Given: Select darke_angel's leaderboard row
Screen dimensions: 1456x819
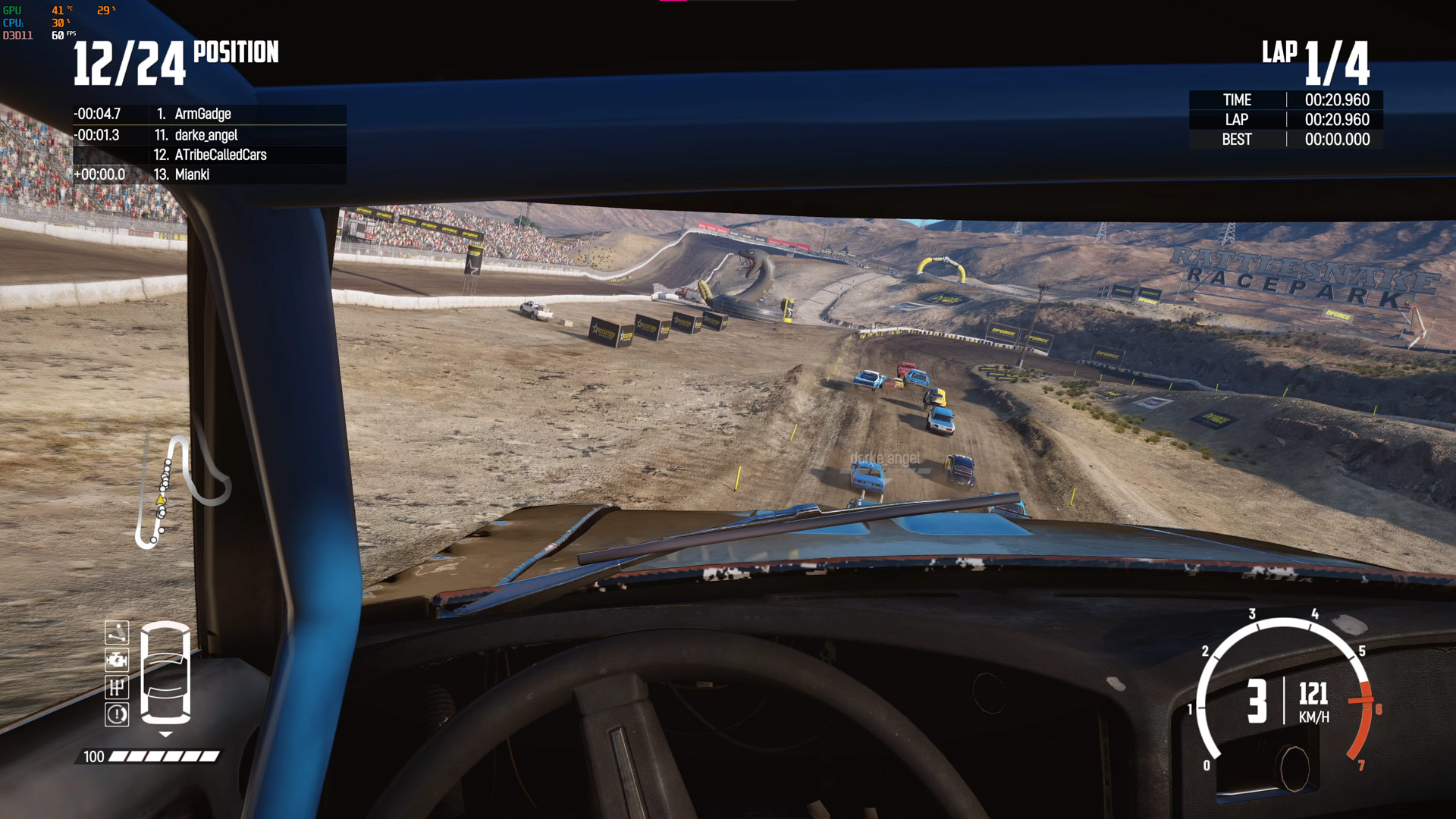Looking at the screenshot, I should coord(206,135).
